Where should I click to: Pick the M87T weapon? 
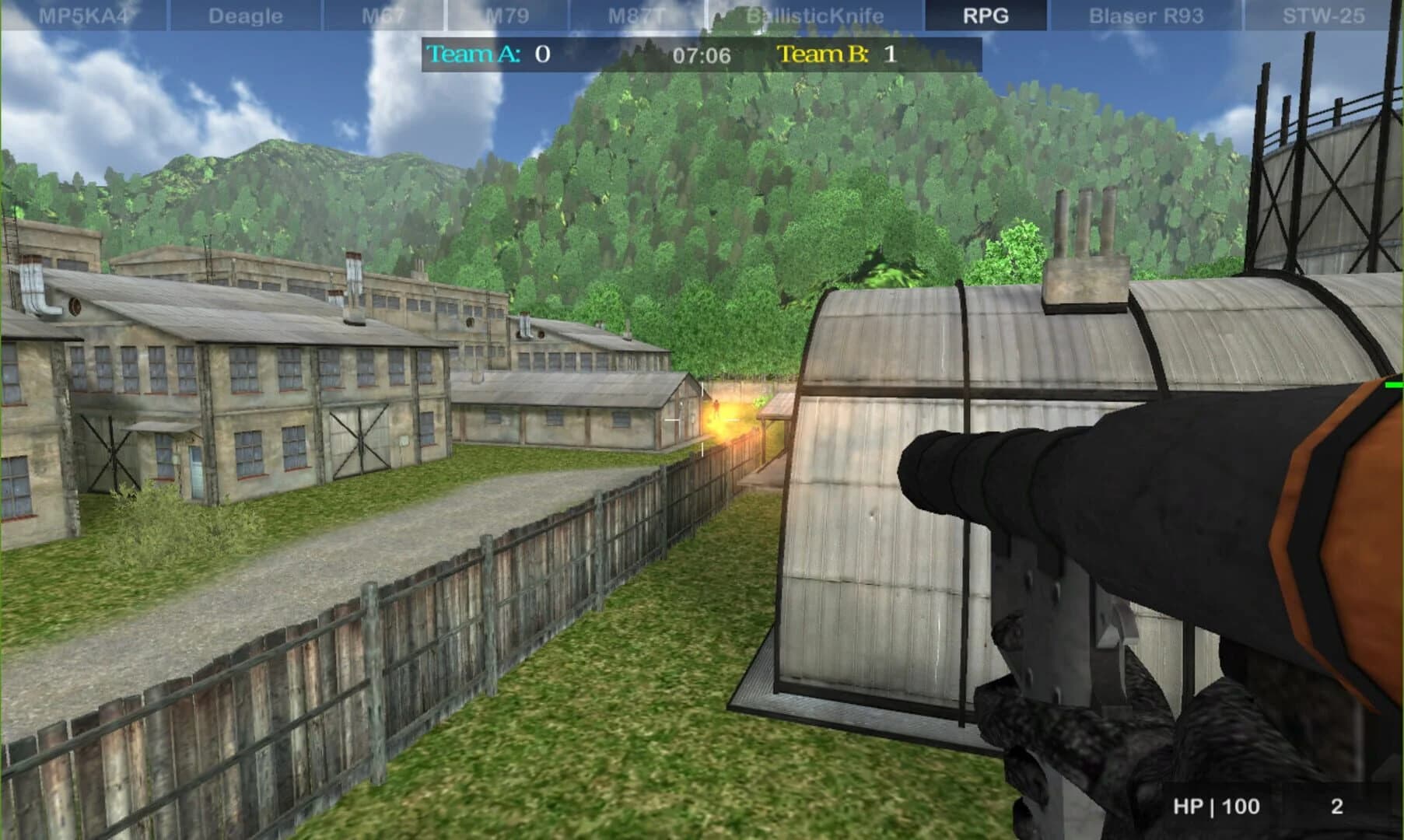click(x=635, y=13)
